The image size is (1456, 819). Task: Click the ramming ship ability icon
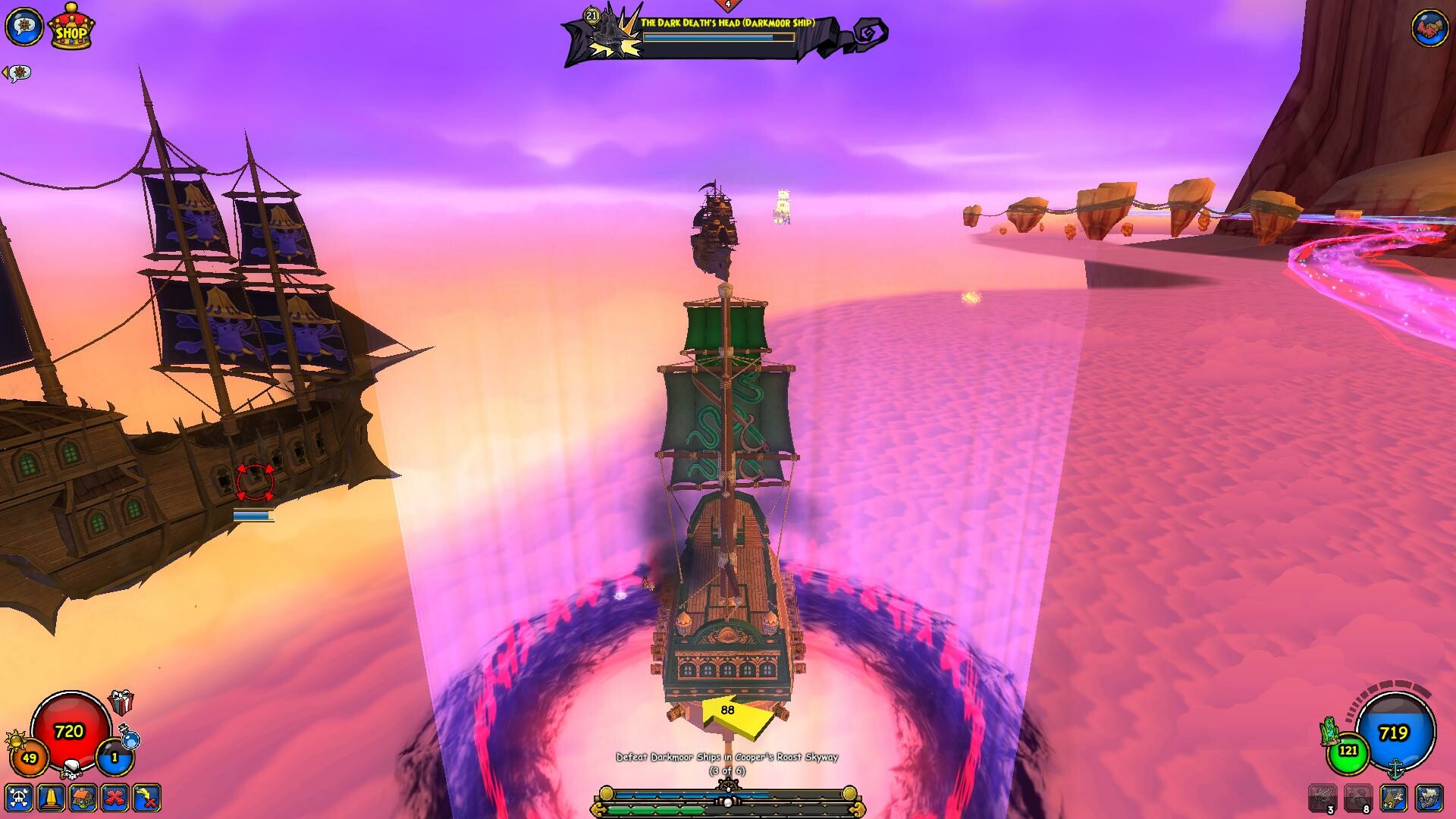point(1429,798)
